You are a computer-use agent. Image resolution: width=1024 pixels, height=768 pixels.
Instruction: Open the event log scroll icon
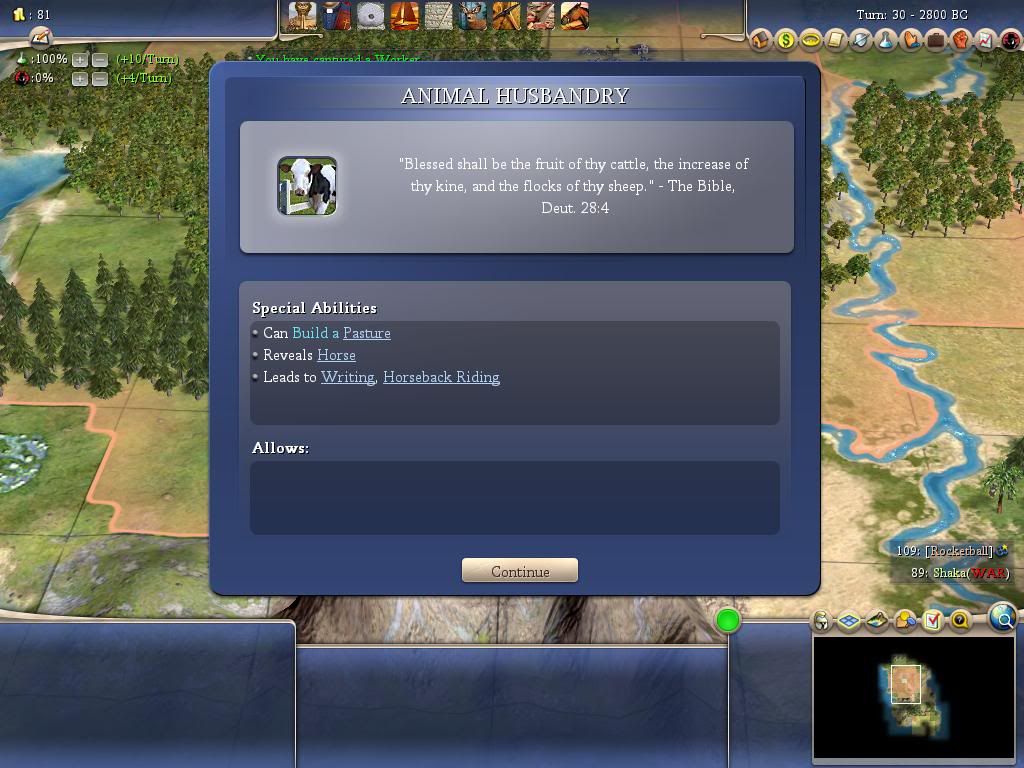tap(836, 40)
